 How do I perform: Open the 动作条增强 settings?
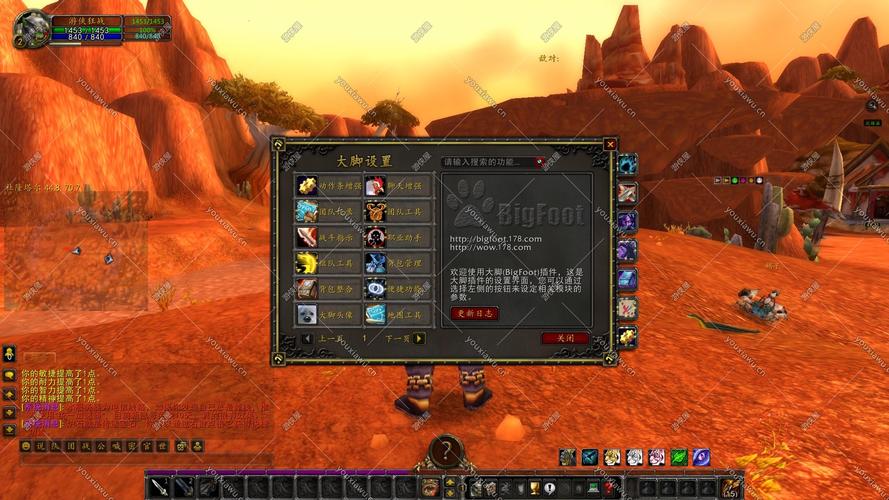(306, 185)
